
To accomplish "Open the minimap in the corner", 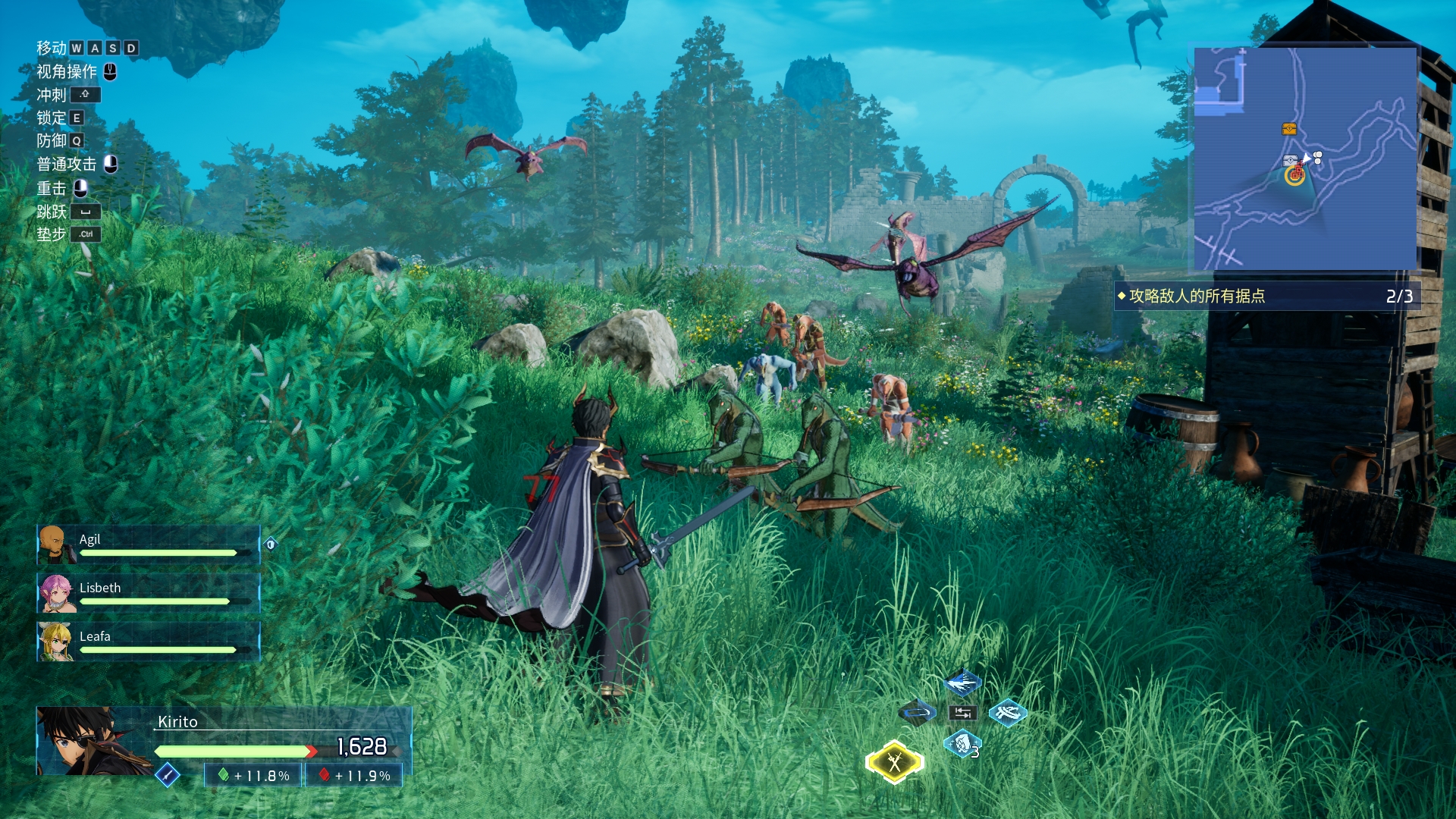I will coord(1305,158).
